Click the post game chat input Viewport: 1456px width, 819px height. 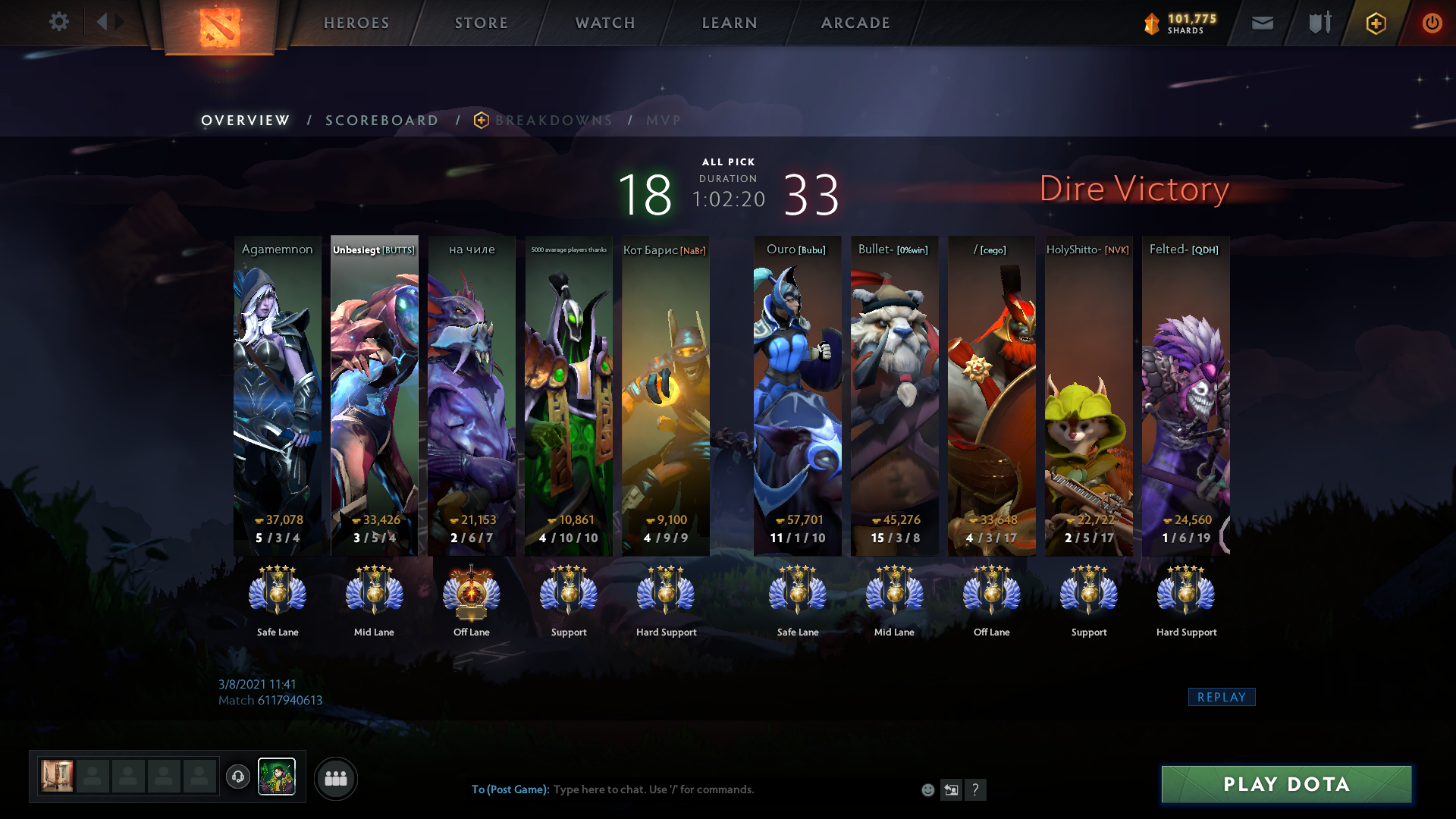682,789
